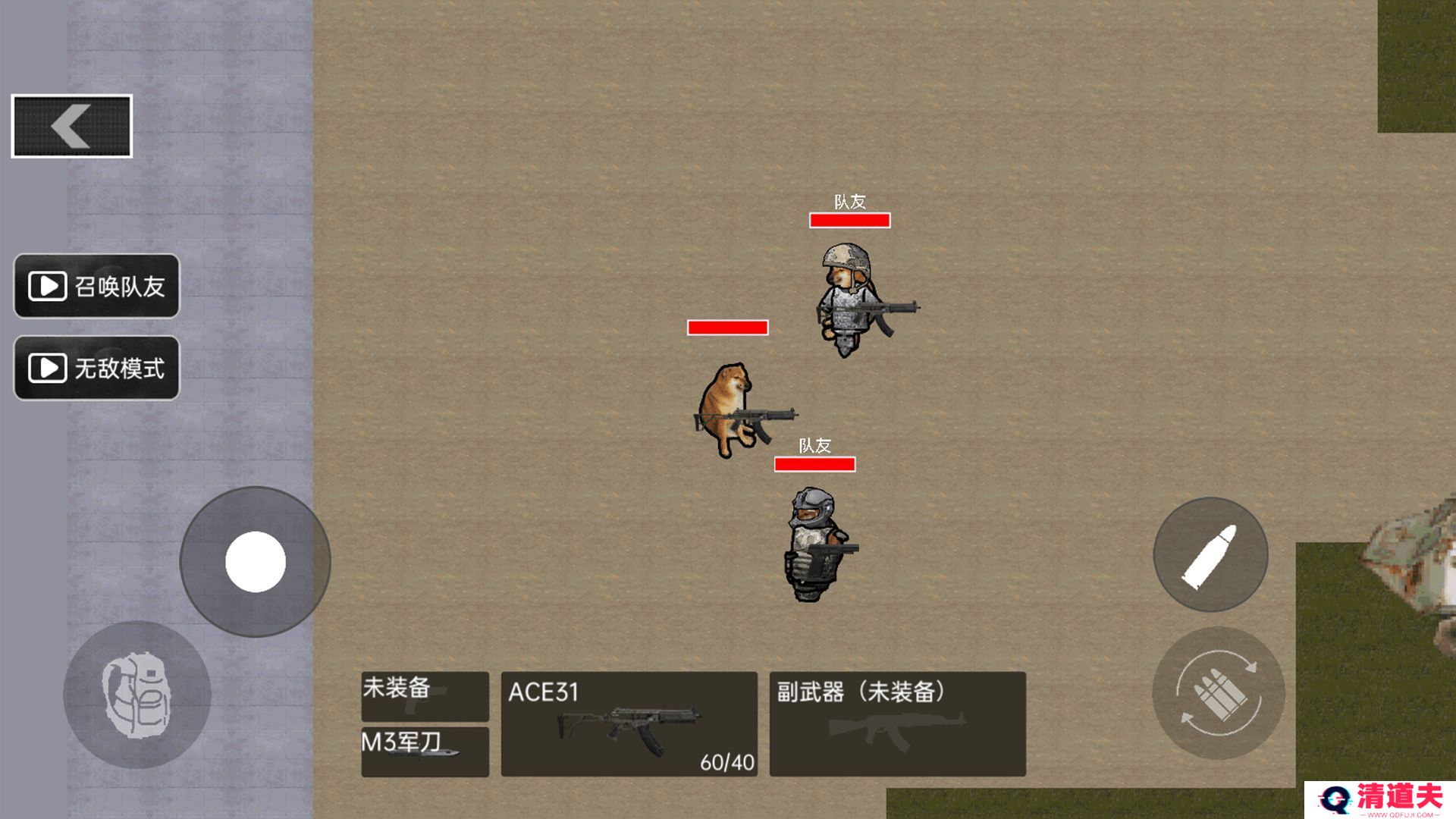Open the backpack inventory
The height and width of the screenshot is (819, 1456).
(136, 695)
